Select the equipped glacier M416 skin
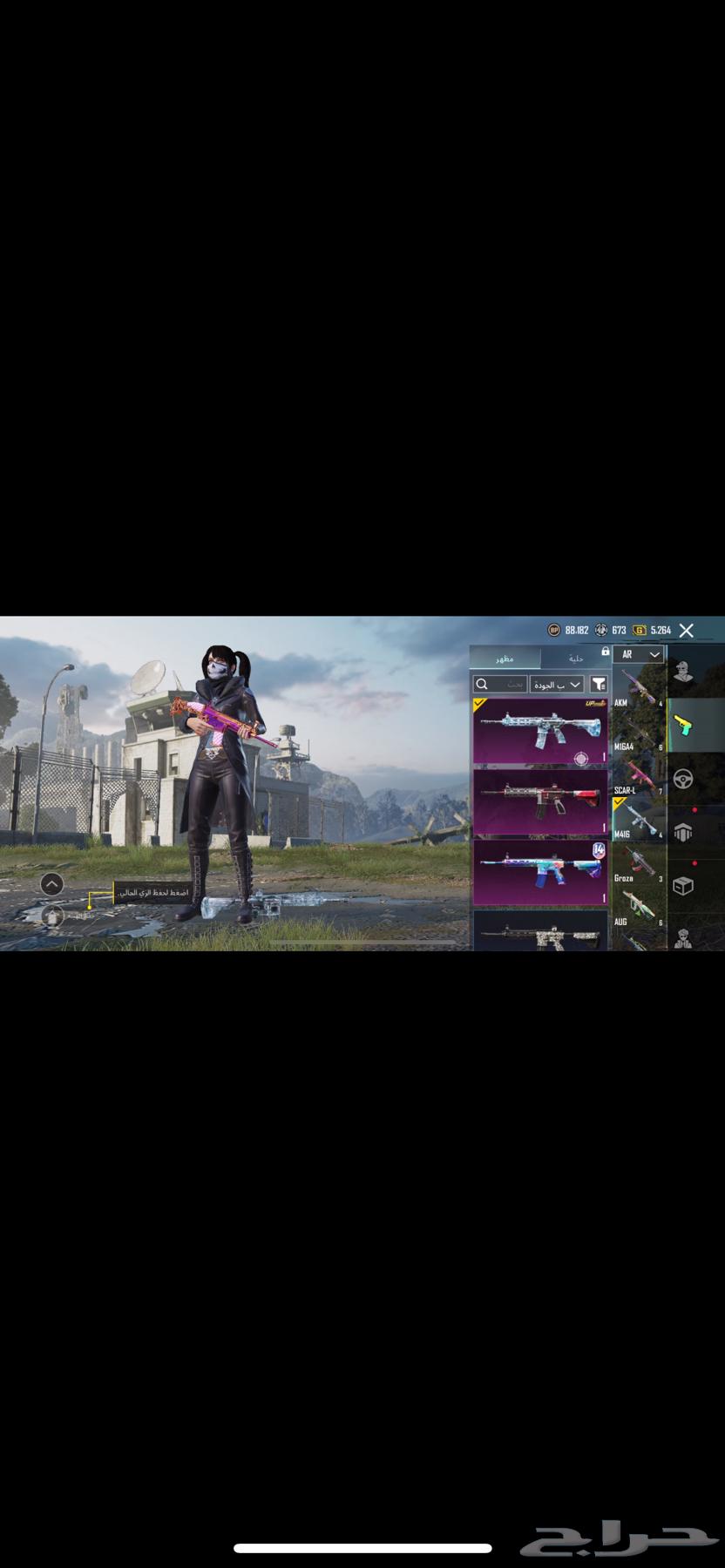The height and width of the screenshot is (1568, 725). pos(540,732)
